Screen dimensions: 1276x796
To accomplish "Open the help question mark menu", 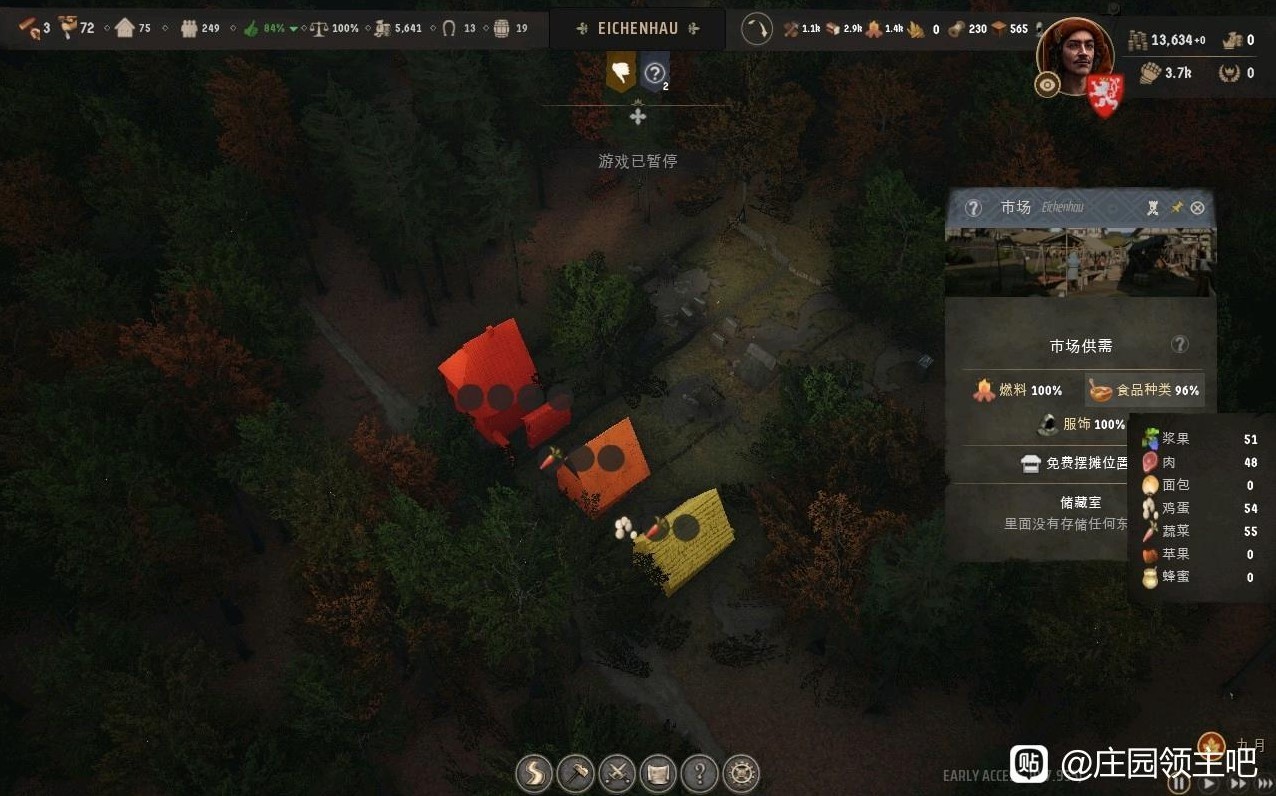I will pos(699,773).
